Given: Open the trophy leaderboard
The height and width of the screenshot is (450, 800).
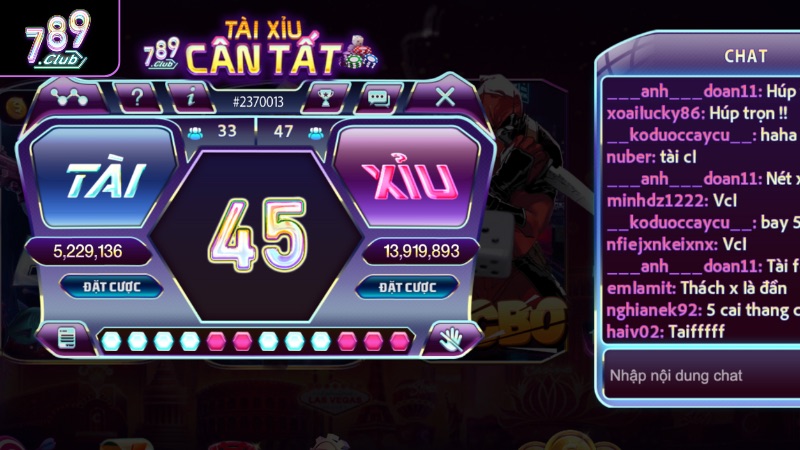Looking at the screenshot, I should pos(325,98).
